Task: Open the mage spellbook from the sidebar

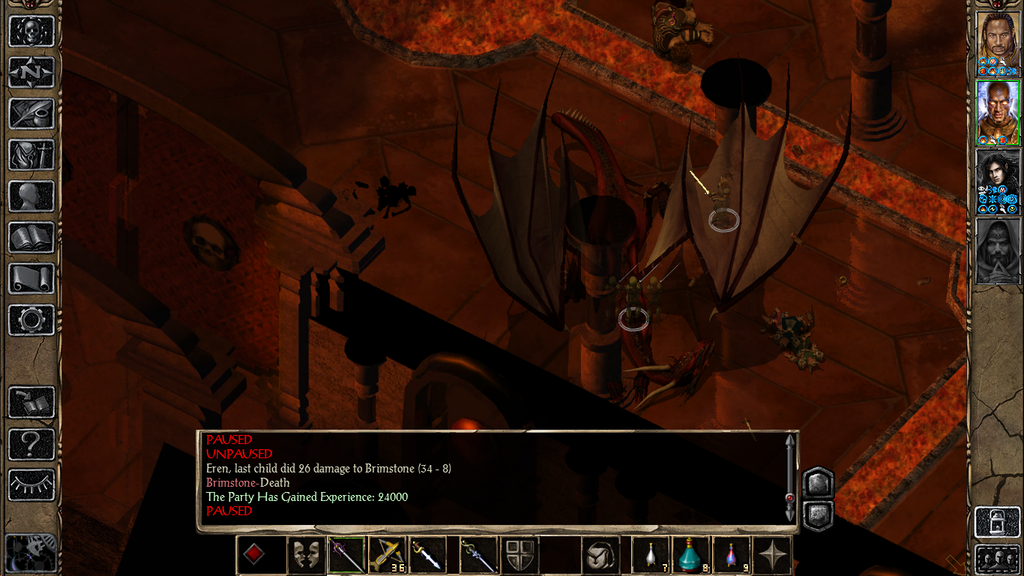Action: (31, 237)
